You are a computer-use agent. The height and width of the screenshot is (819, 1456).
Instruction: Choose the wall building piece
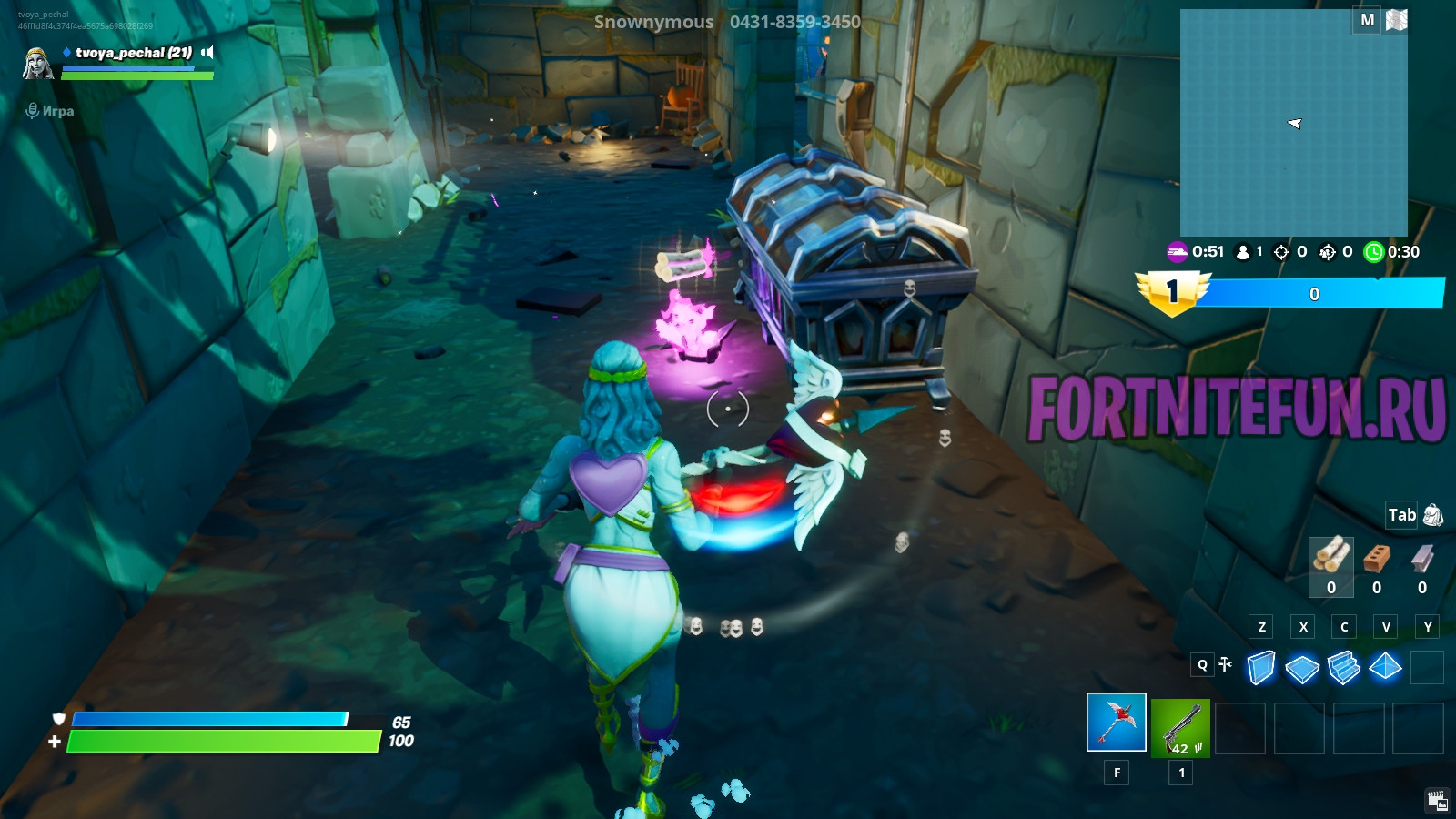pyautogui.click(x=1260, y=667)
